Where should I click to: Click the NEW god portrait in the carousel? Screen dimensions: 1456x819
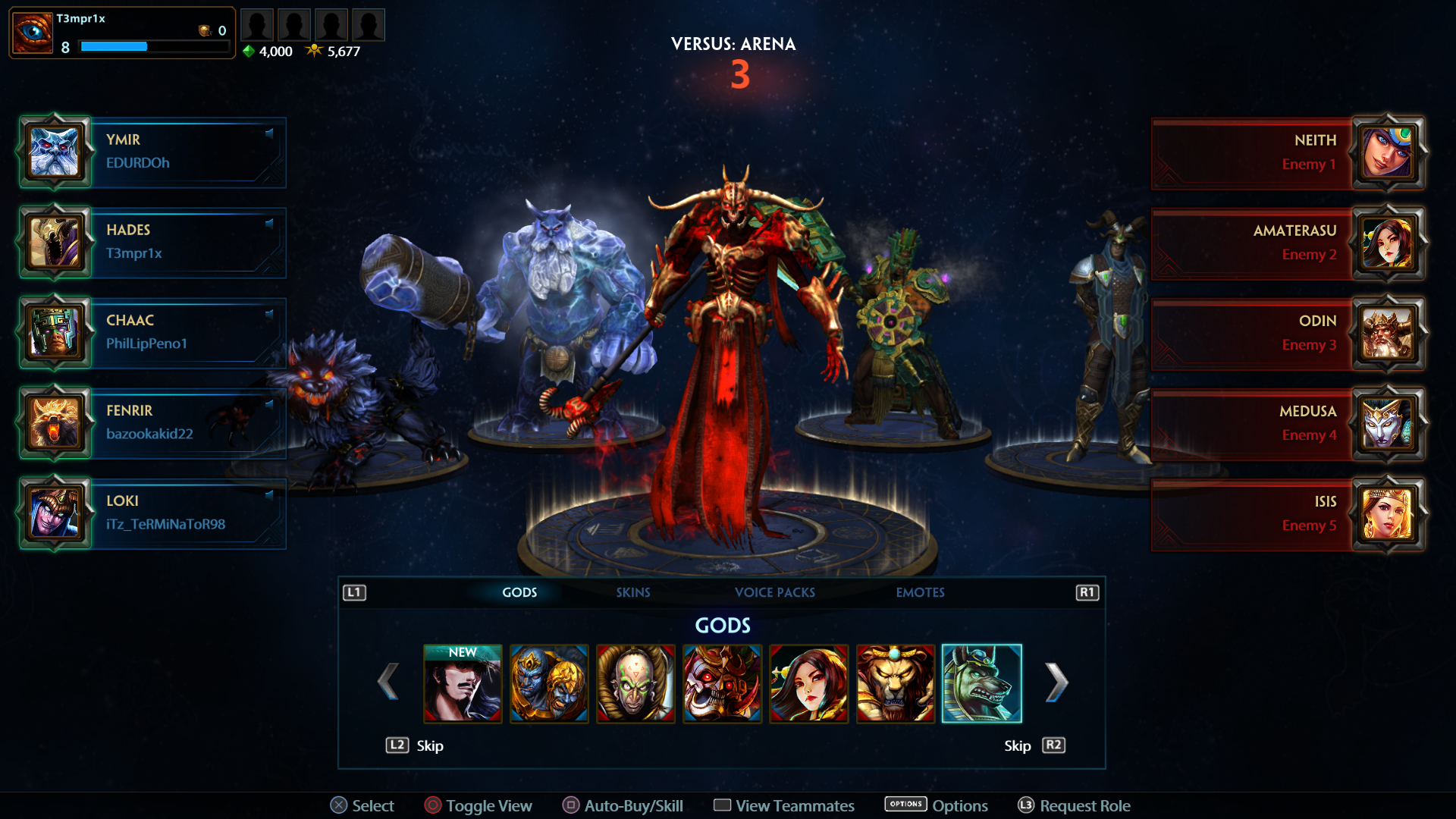coord(463,683)
